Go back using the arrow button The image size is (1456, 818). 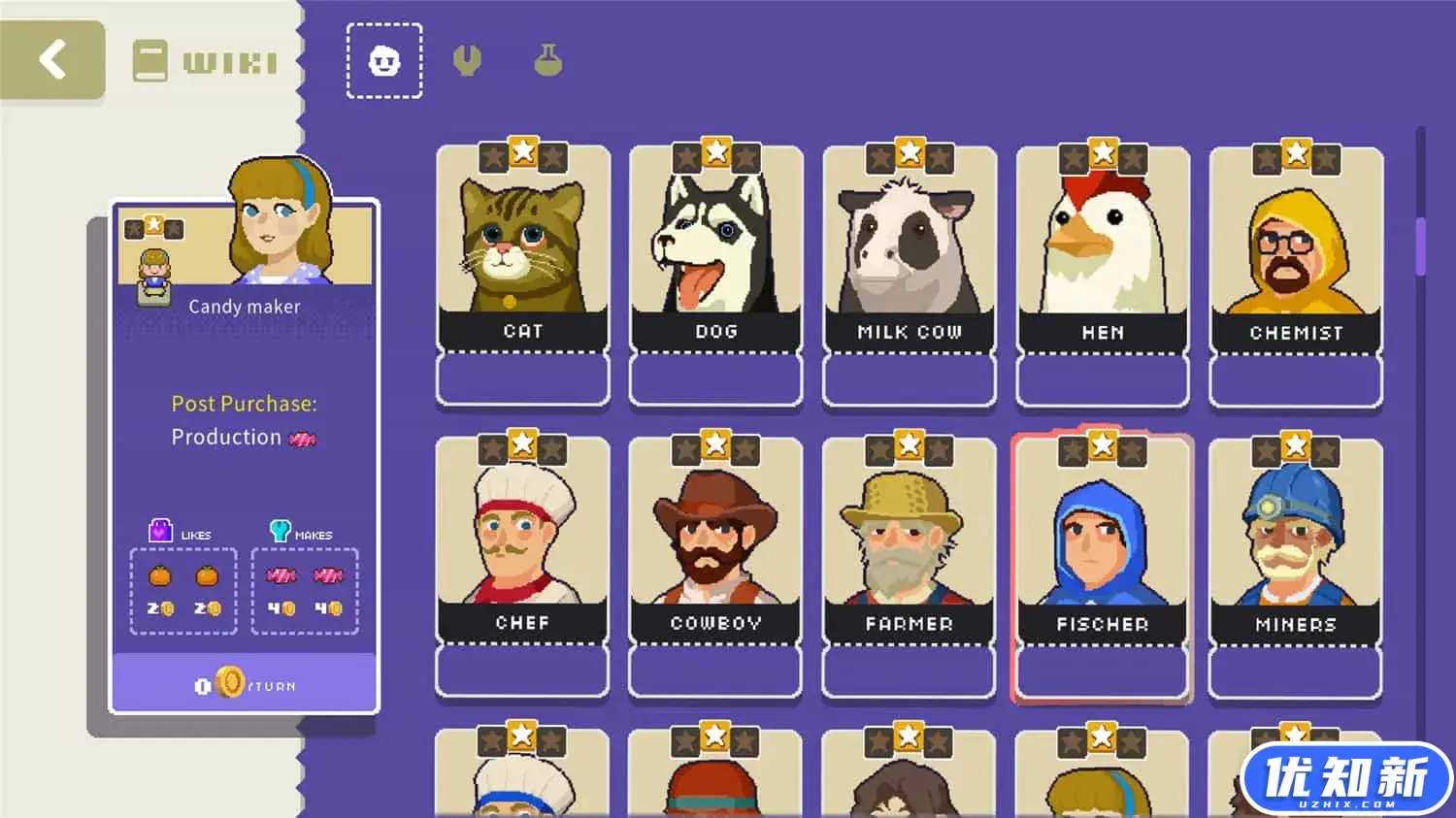pyautogui.click(x=52, y=59)
